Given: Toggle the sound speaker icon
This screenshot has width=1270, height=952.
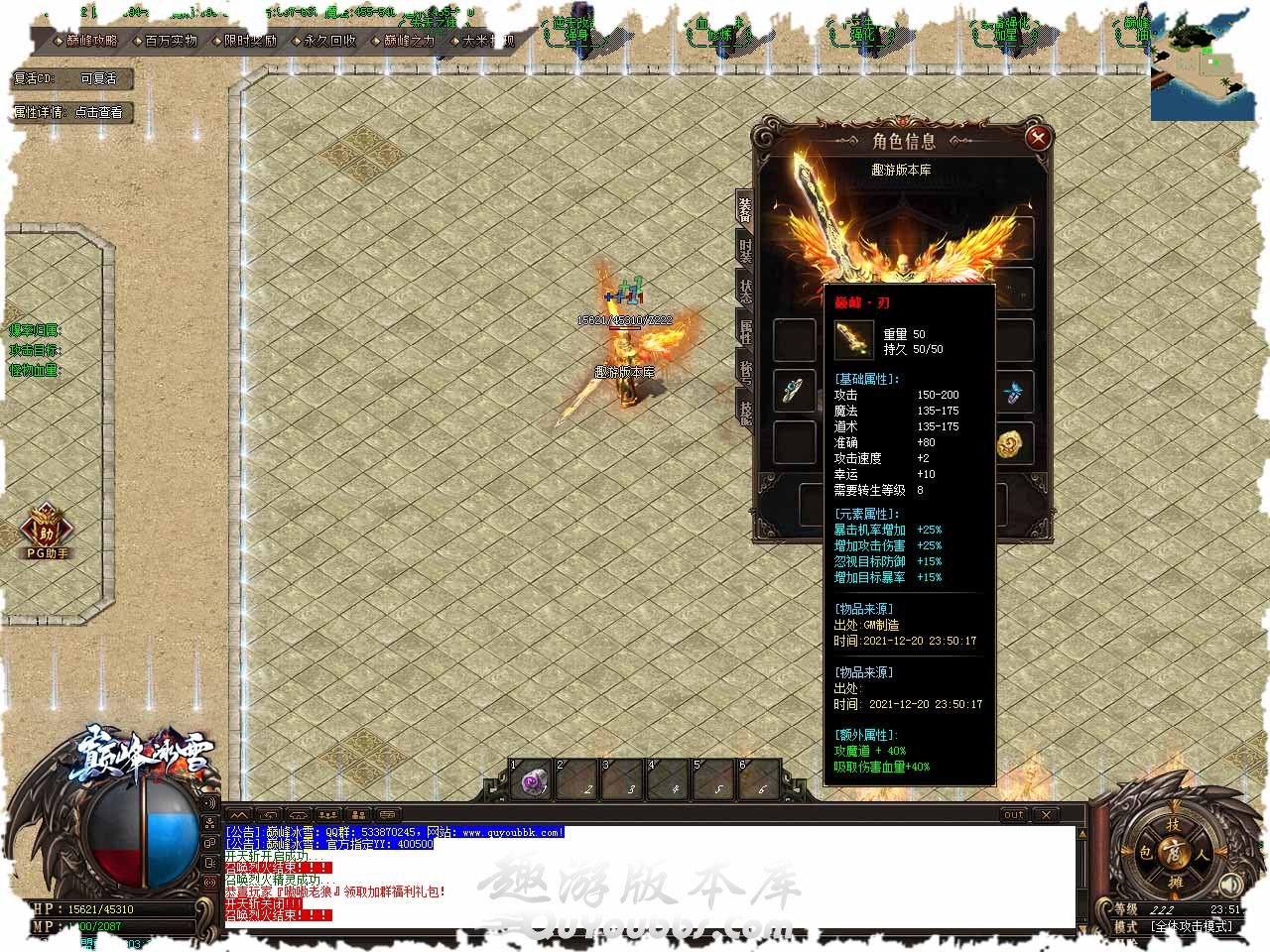Looking at the screenshot, I should (x=1230, y=883).
